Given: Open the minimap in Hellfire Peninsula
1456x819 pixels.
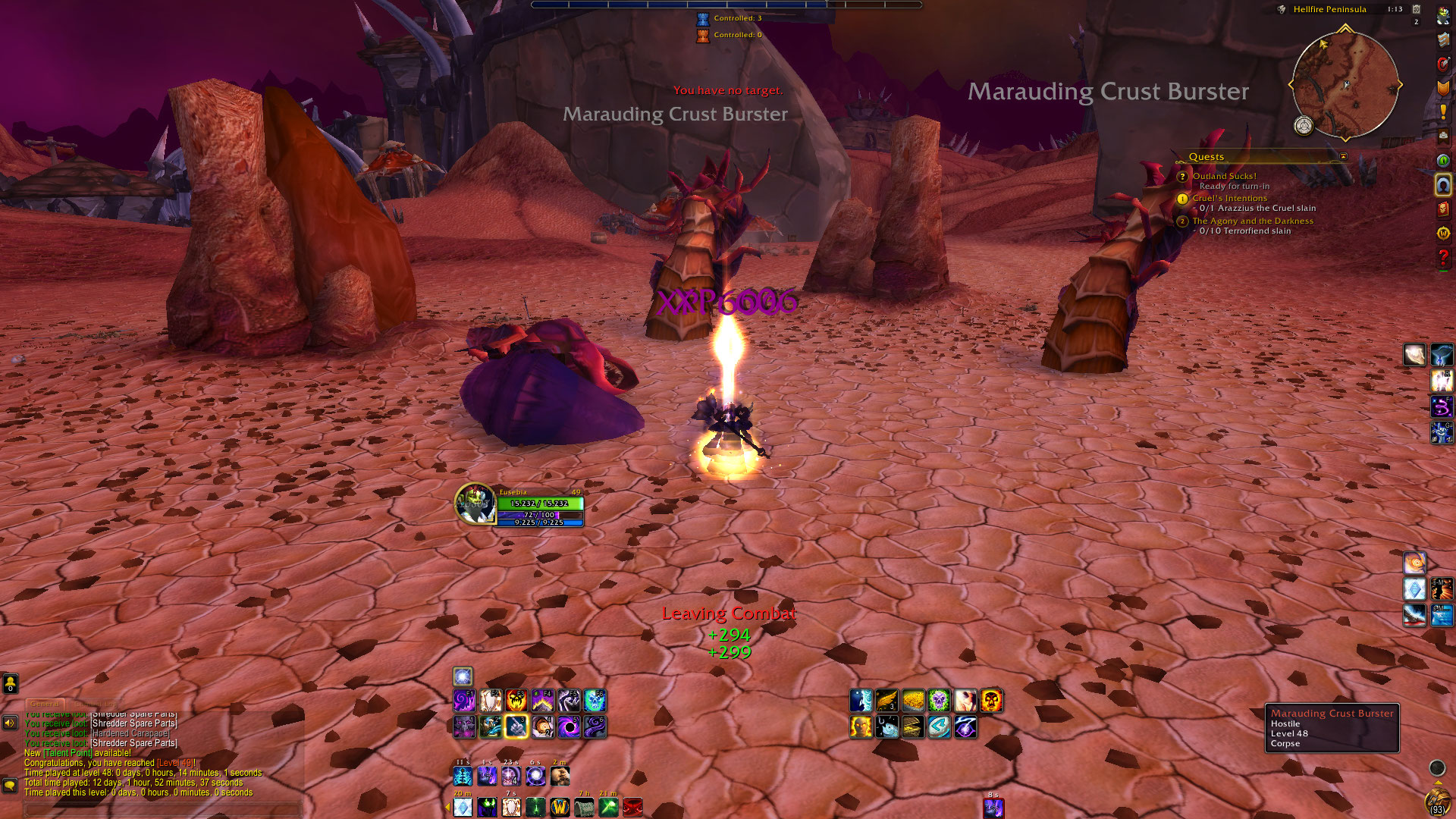Looking at the screenshot, I should click(x=1345, y=85).
